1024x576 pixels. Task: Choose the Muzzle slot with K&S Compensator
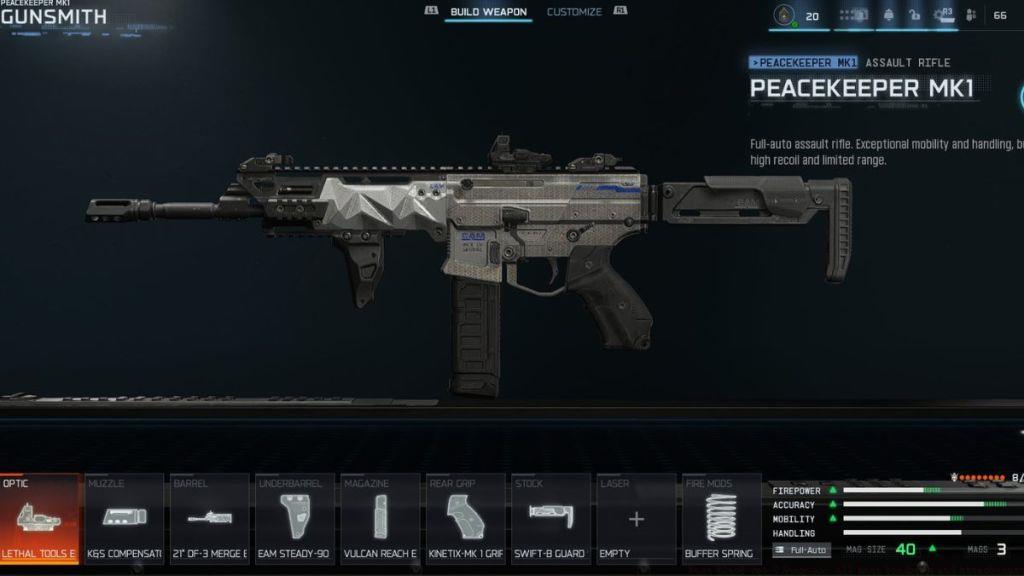[x=125, y=518]
